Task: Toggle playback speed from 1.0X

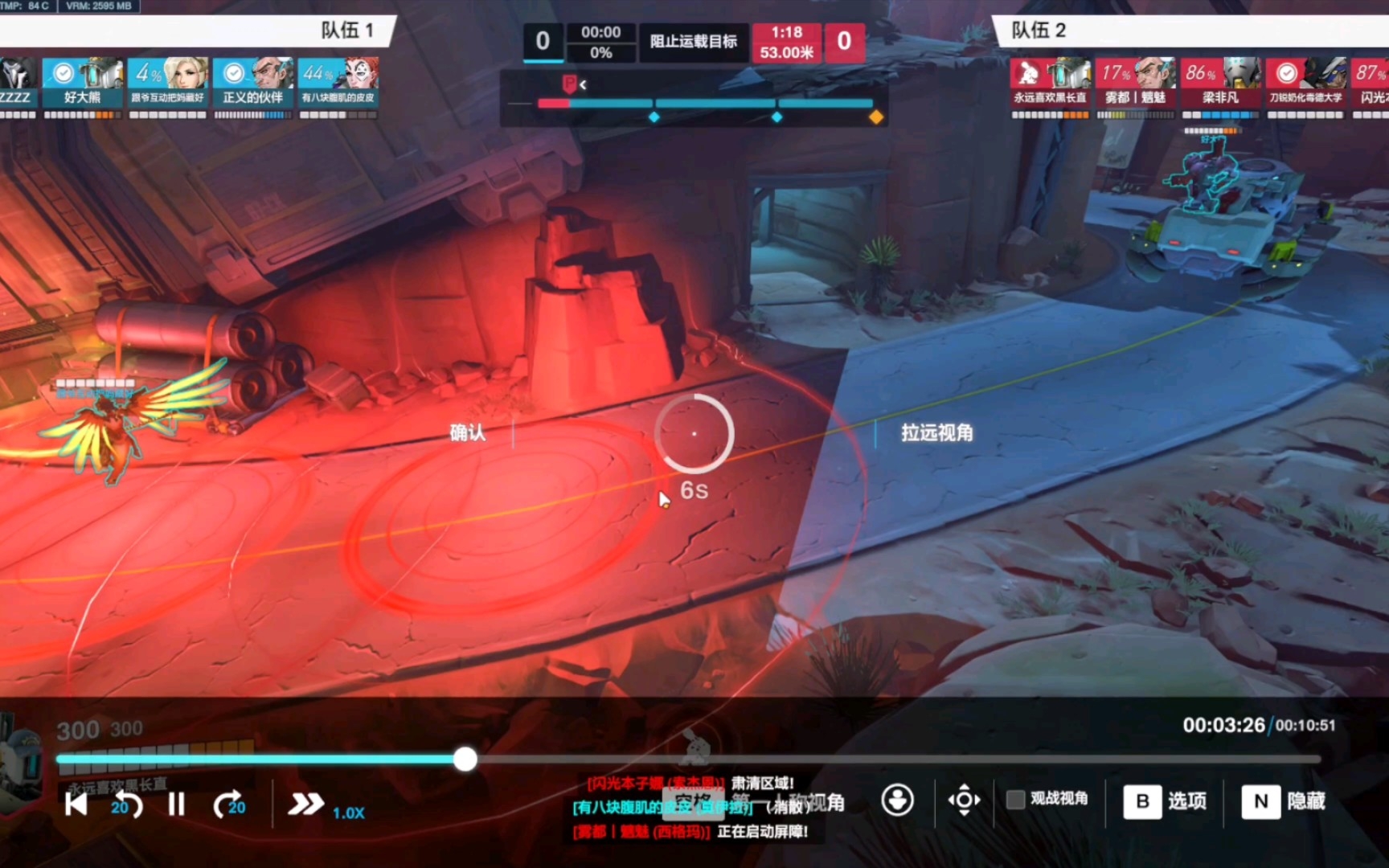Action: click(348, 813)
